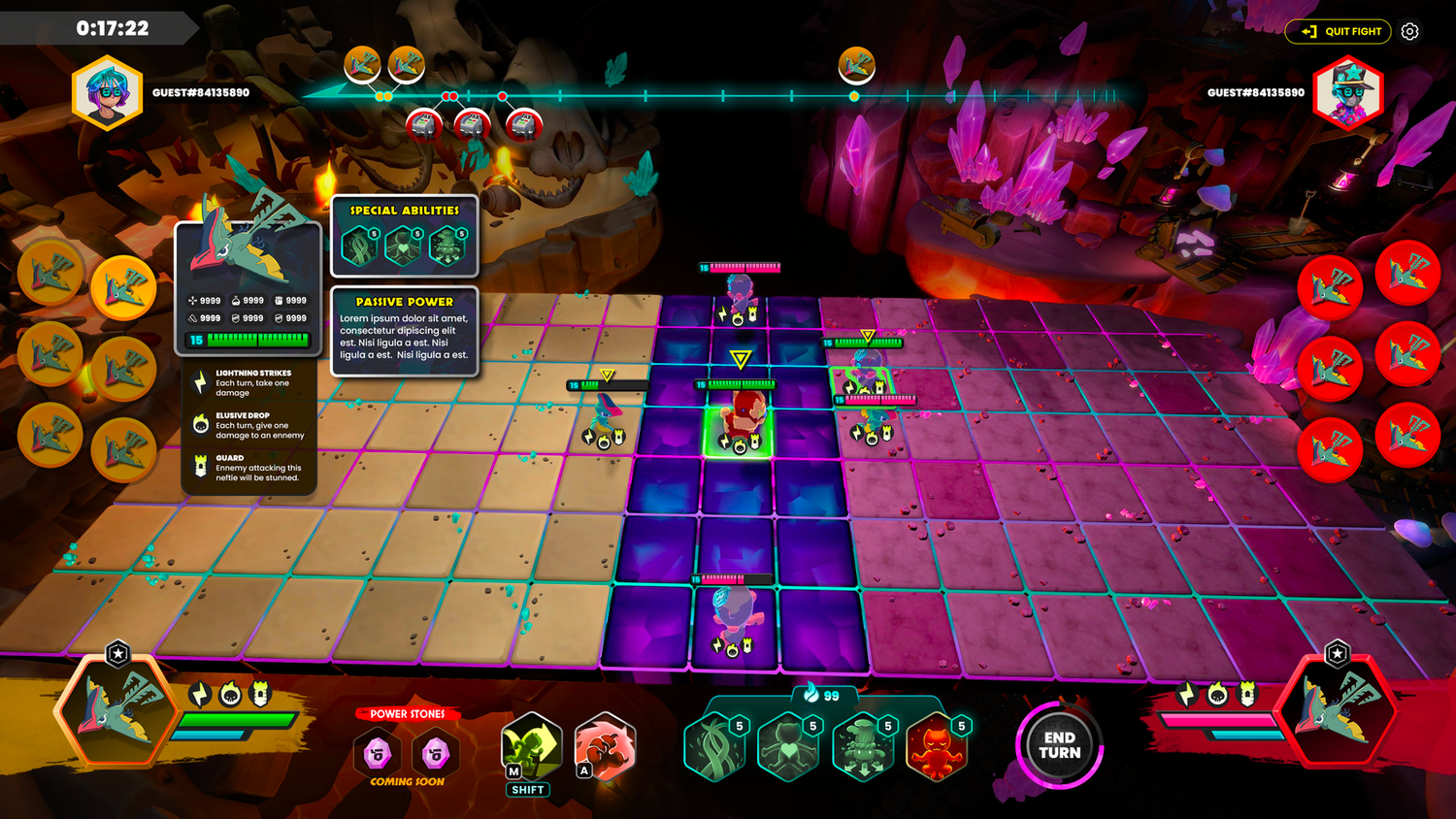Open settings via the gear icon
This screenshot has height=819, width=1456.
(1409, 31)
